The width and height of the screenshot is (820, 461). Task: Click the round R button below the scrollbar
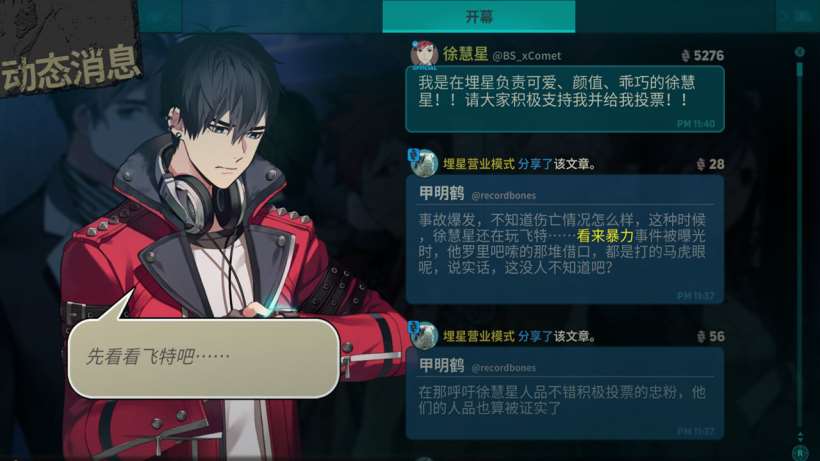point(799,453)
